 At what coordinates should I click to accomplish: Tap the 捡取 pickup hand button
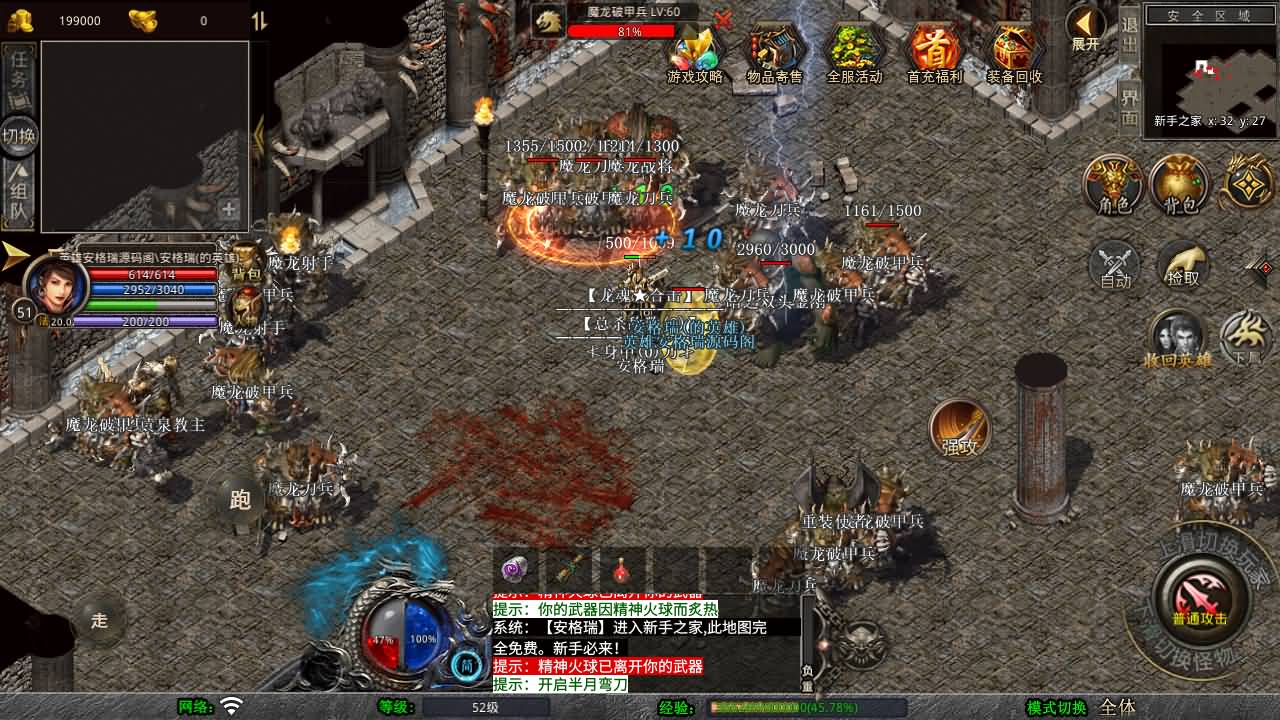(1182, 266)
